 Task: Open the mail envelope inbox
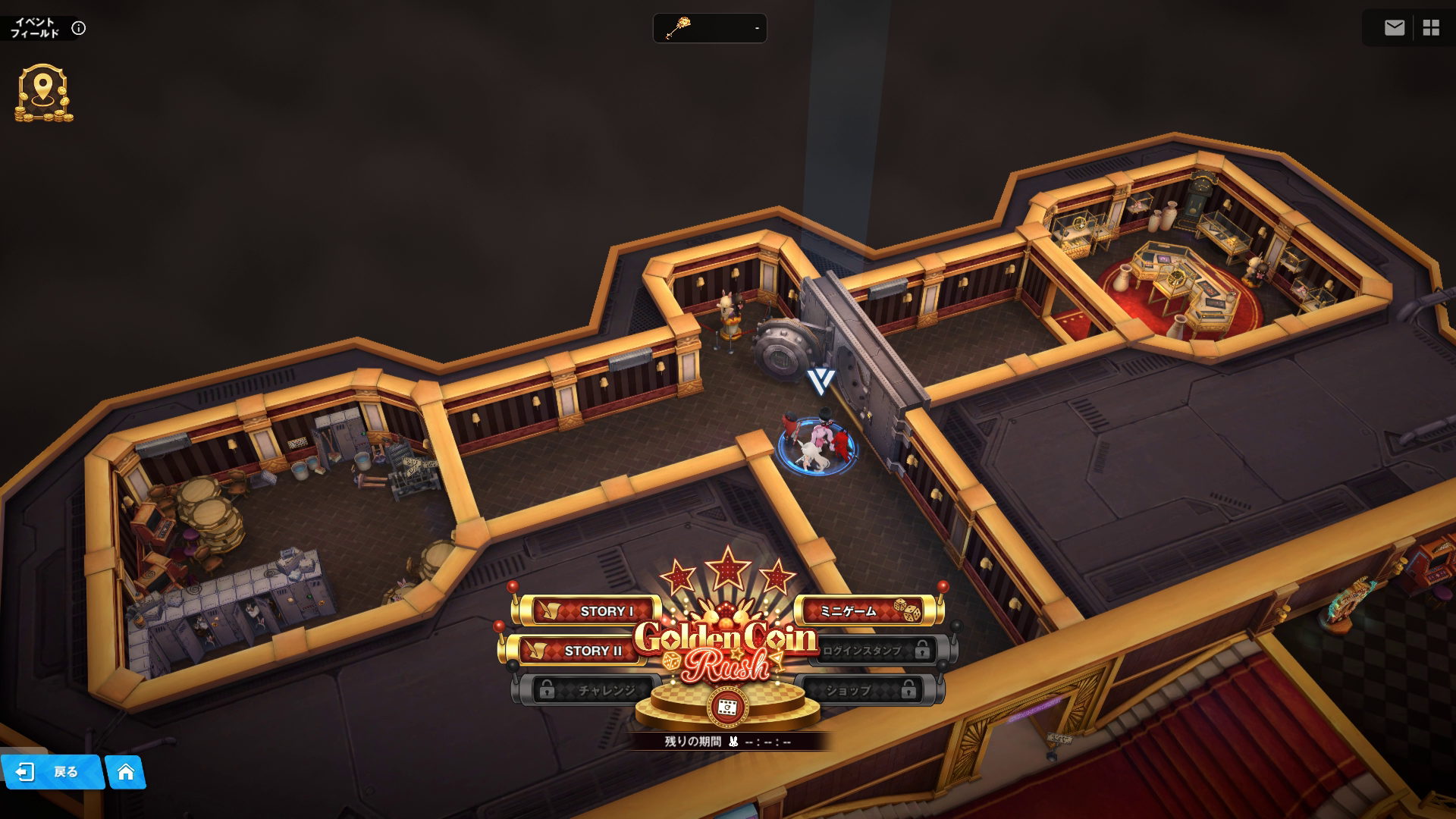1394,28
